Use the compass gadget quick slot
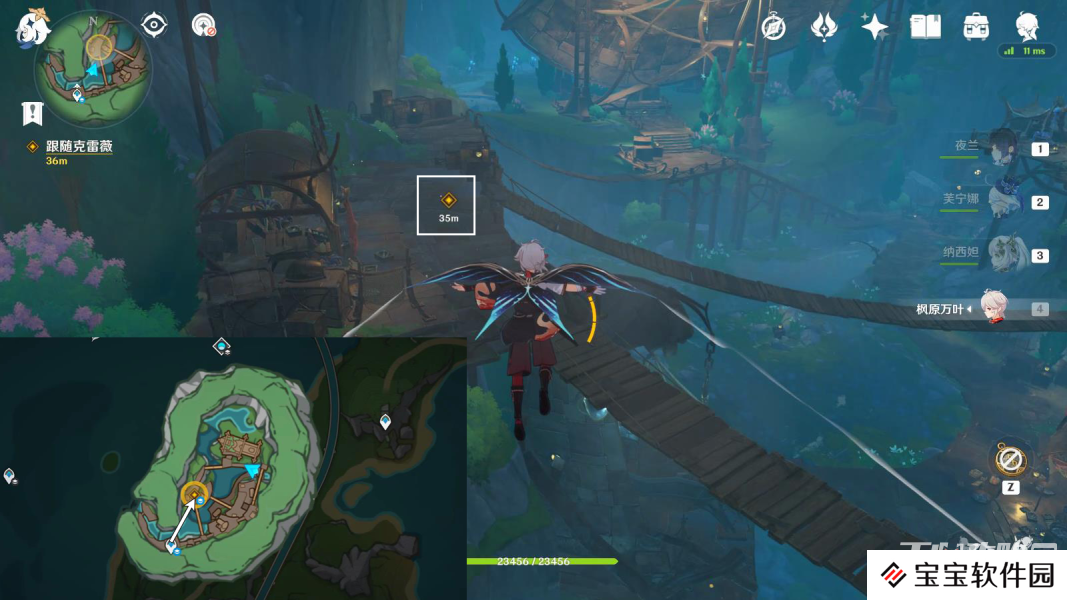The width and height of the screenshot is (1067, 600). [x=1010, y=461]
